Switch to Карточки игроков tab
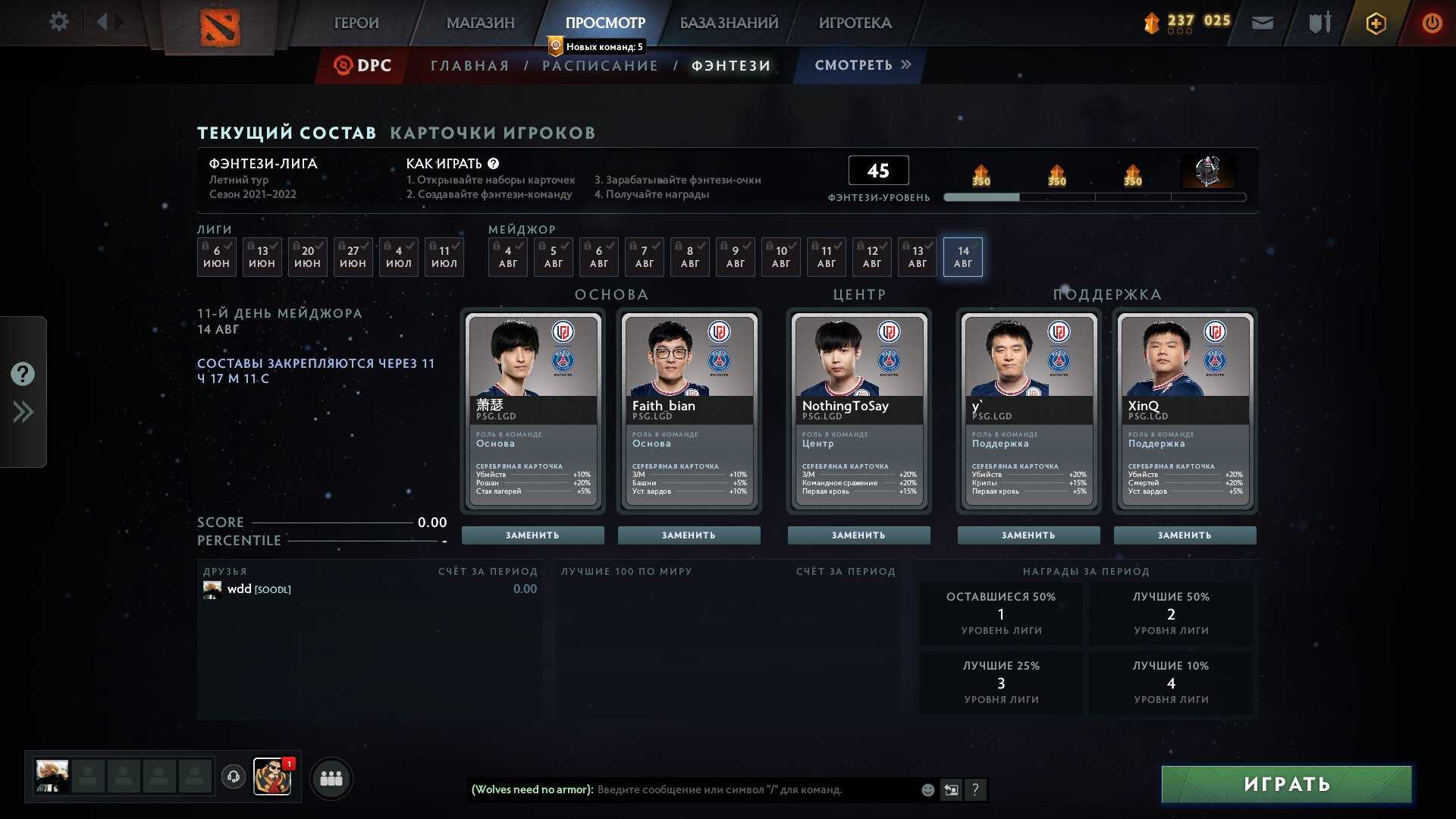 click(x=492, y=133)
